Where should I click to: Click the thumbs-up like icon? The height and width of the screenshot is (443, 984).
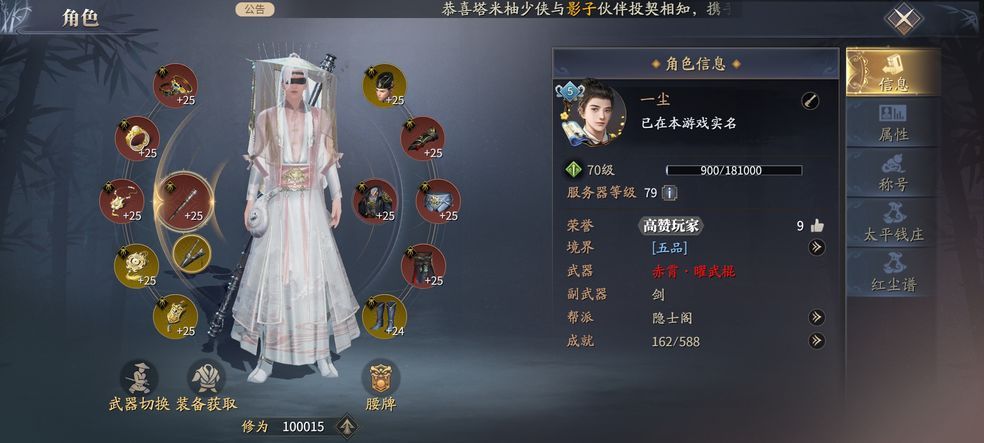[x=817, y=225]
